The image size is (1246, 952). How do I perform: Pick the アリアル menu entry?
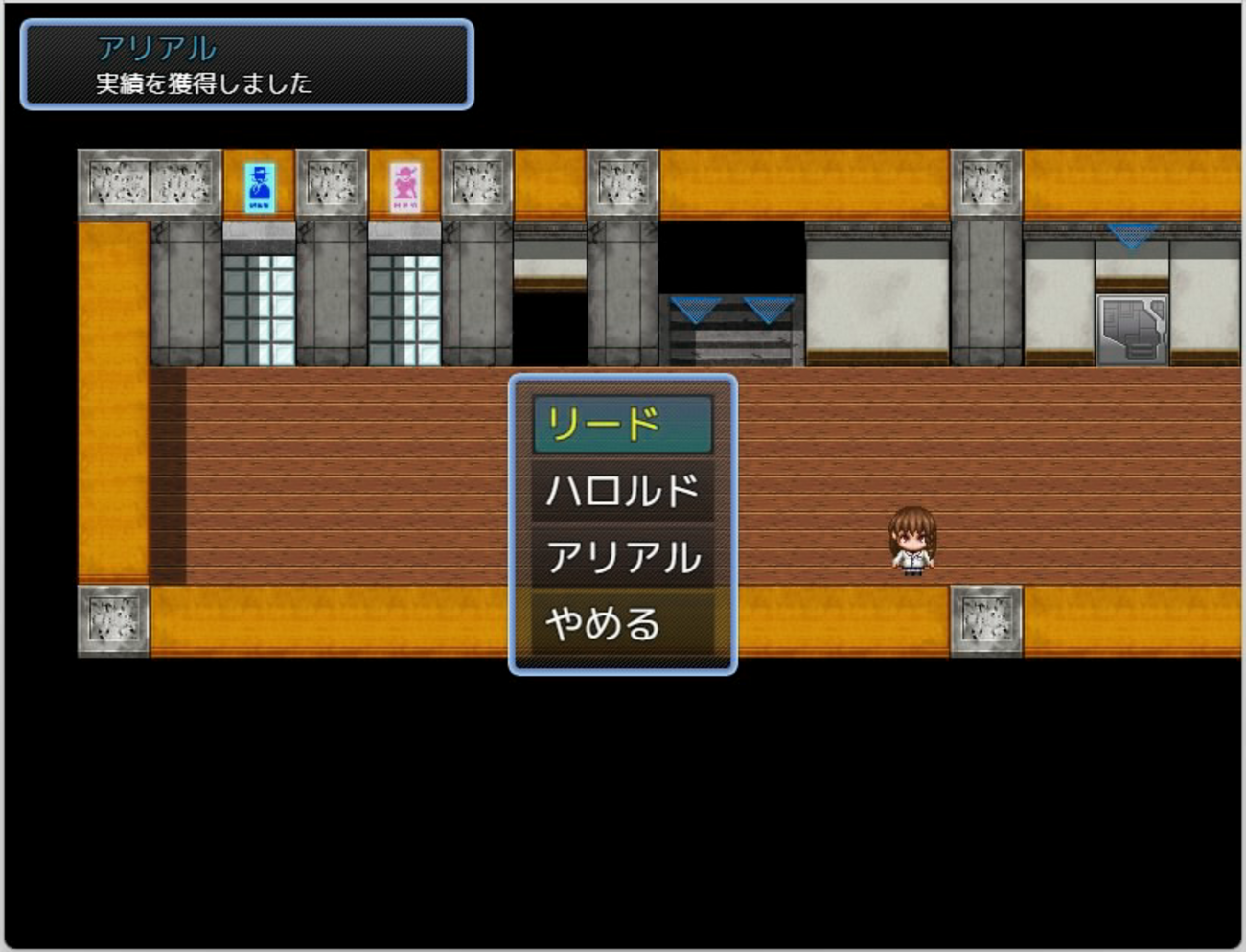(622, 557)
